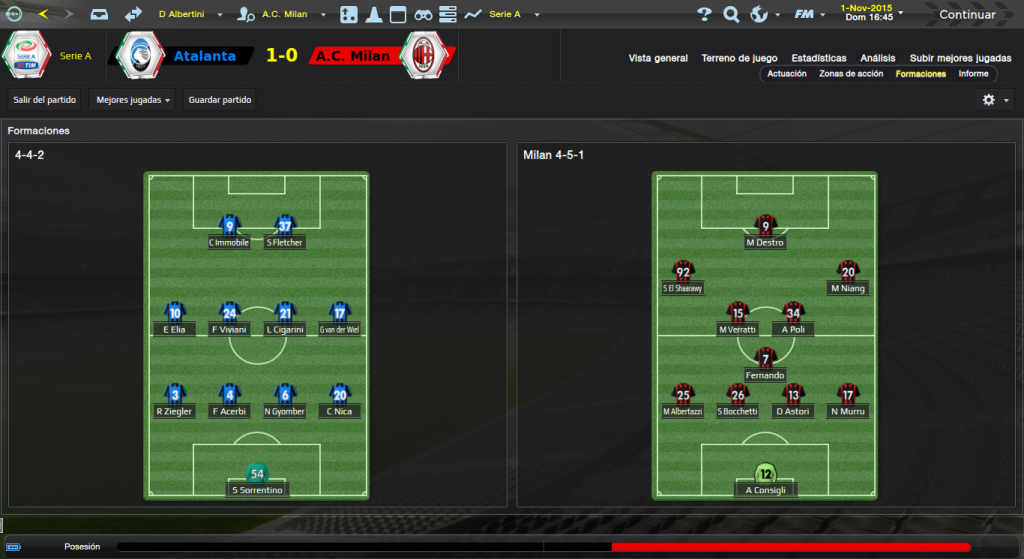Open the A.C. Milan club menu
Image resolution: width=1024 pixels, height=559 pixels.
pyautogui.click(x=283, y=15)
